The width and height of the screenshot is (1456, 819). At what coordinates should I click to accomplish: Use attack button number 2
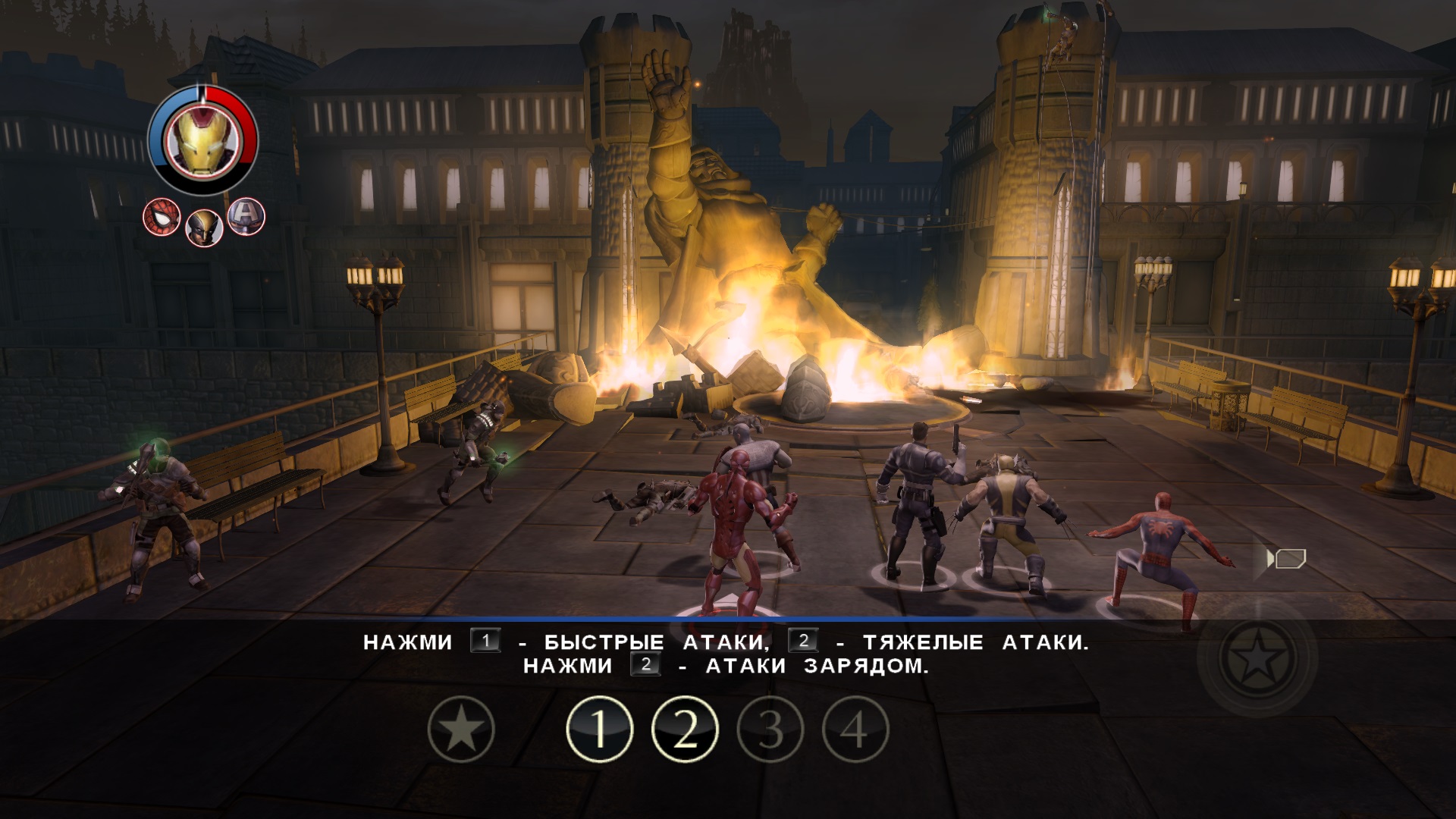tap(685, 729)
